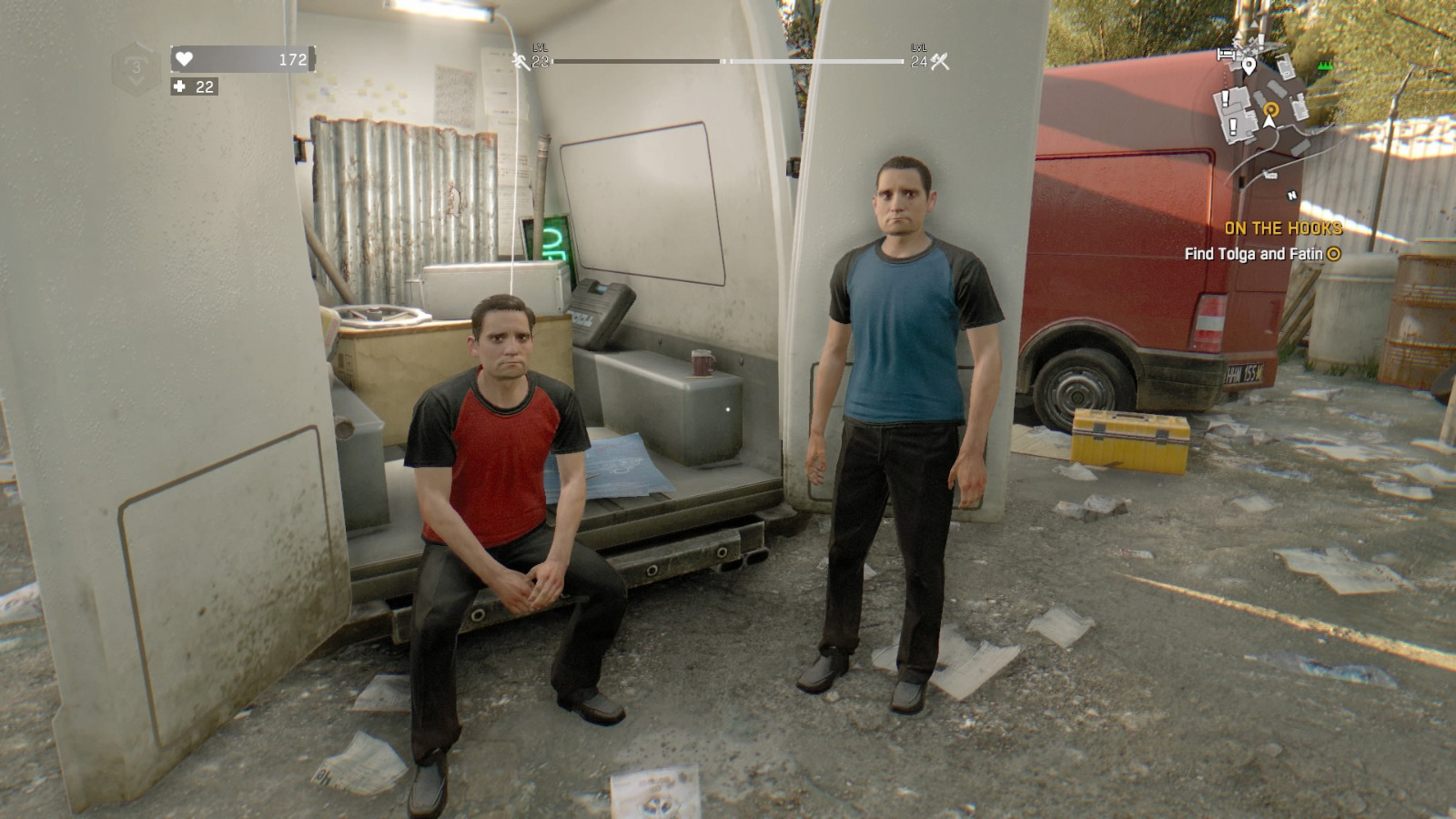
Task: Select the white player arrow on the minimap
Action: [x=1269, y=122]
